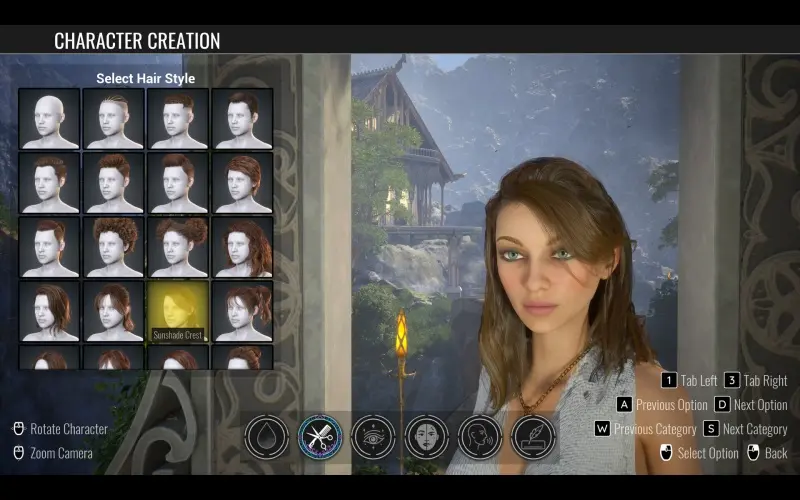Switch to the face category icon

click(427, 437)
